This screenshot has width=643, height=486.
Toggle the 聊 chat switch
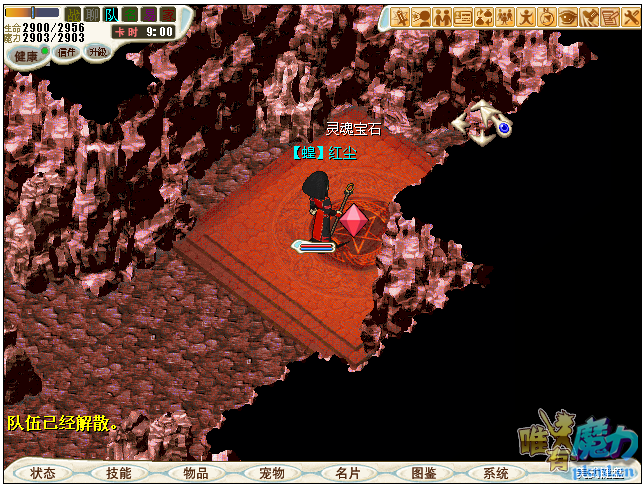92,15
